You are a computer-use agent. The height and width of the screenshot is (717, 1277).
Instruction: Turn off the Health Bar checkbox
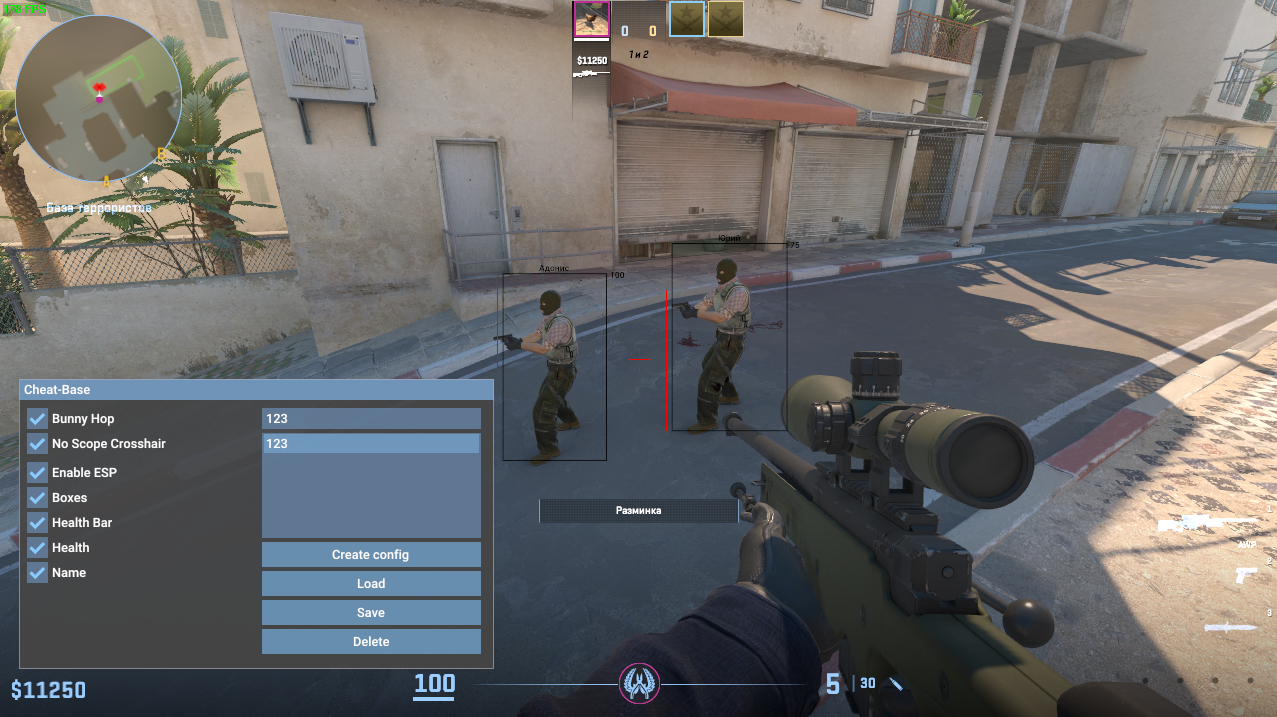37,522
